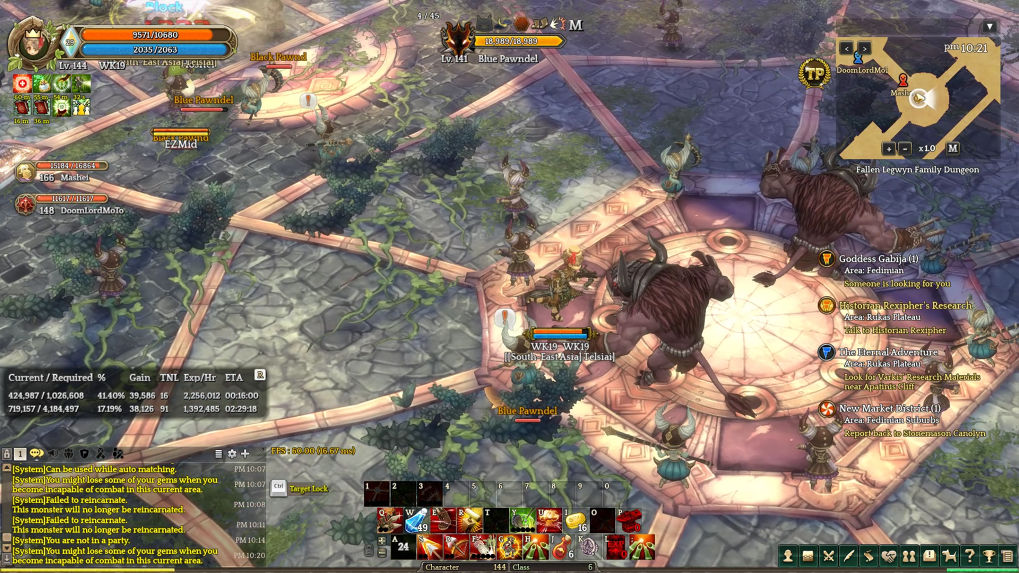
Task: Select The Eternal Adventure quest tracker
Action: pyautogui.click(x=888, y=353)
